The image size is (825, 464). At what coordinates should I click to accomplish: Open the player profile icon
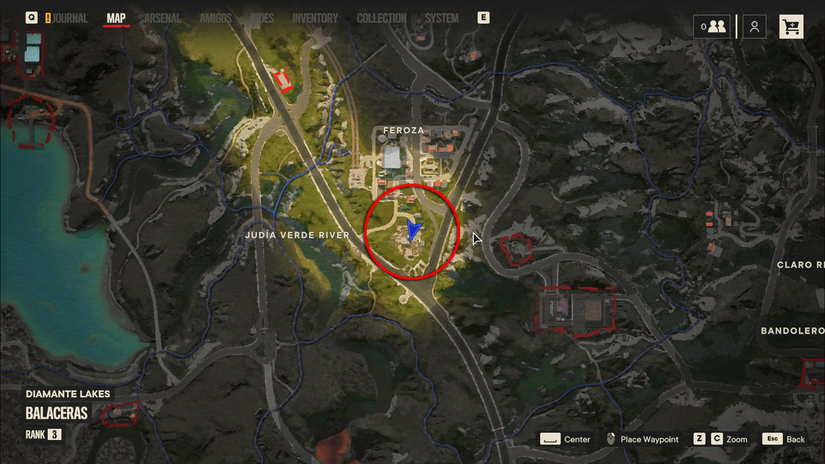click(755, 27)
